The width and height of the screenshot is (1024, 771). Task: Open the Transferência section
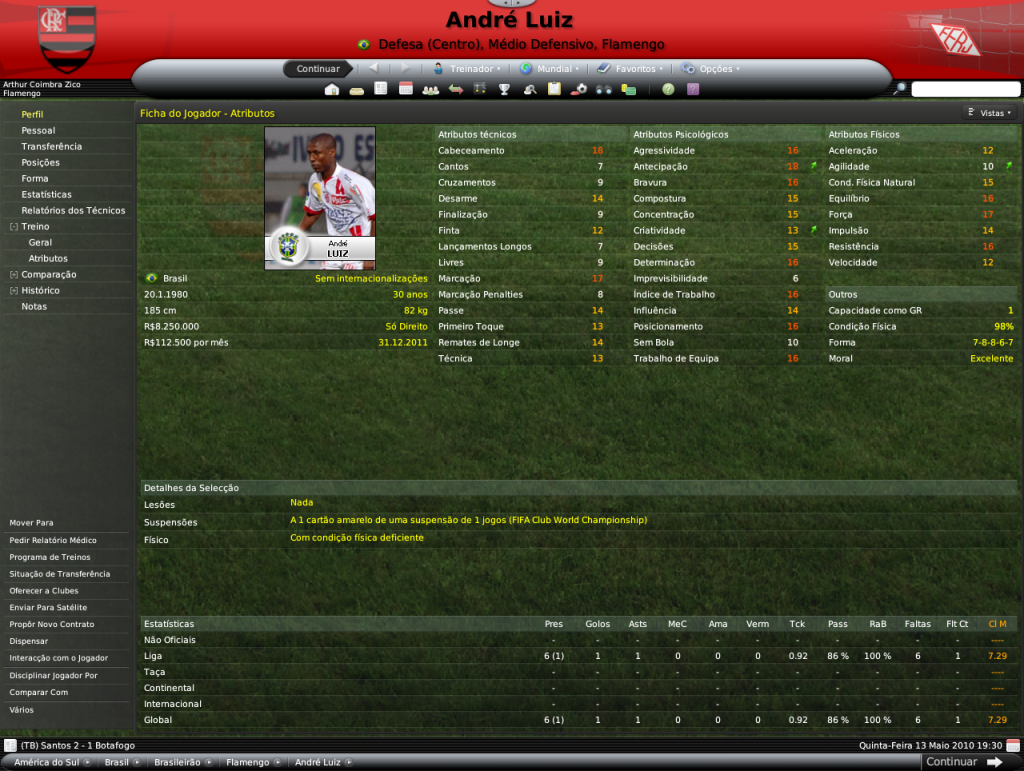coord(51,146)
